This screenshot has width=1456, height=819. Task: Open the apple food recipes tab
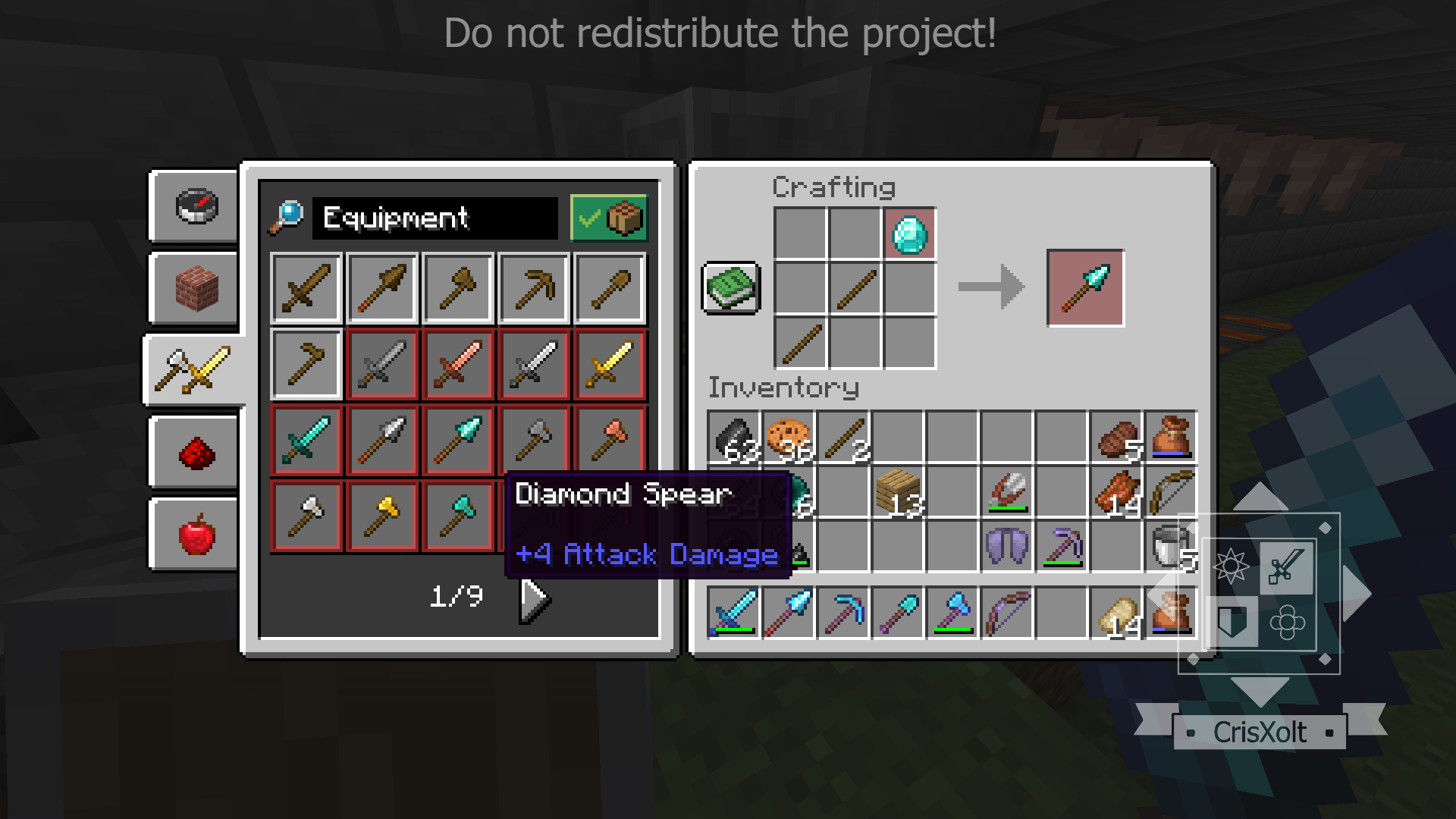click(196, 533)
